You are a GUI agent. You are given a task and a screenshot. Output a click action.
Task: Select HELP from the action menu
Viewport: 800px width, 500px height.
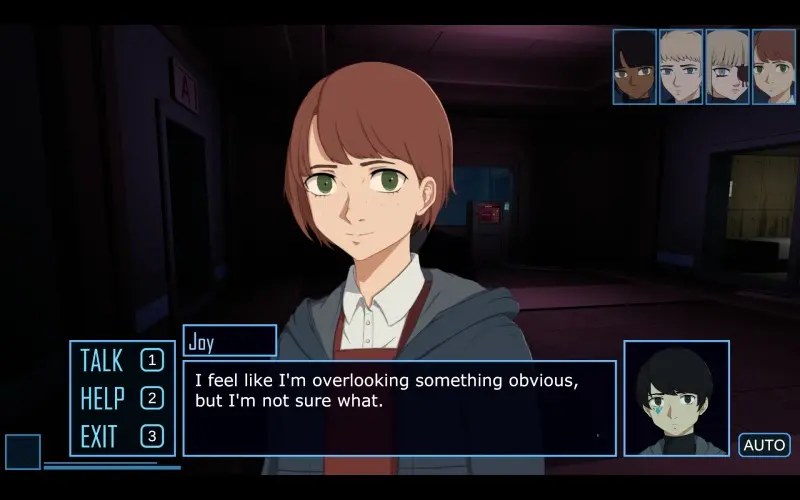pyautogui.click(x=121, y=398)
